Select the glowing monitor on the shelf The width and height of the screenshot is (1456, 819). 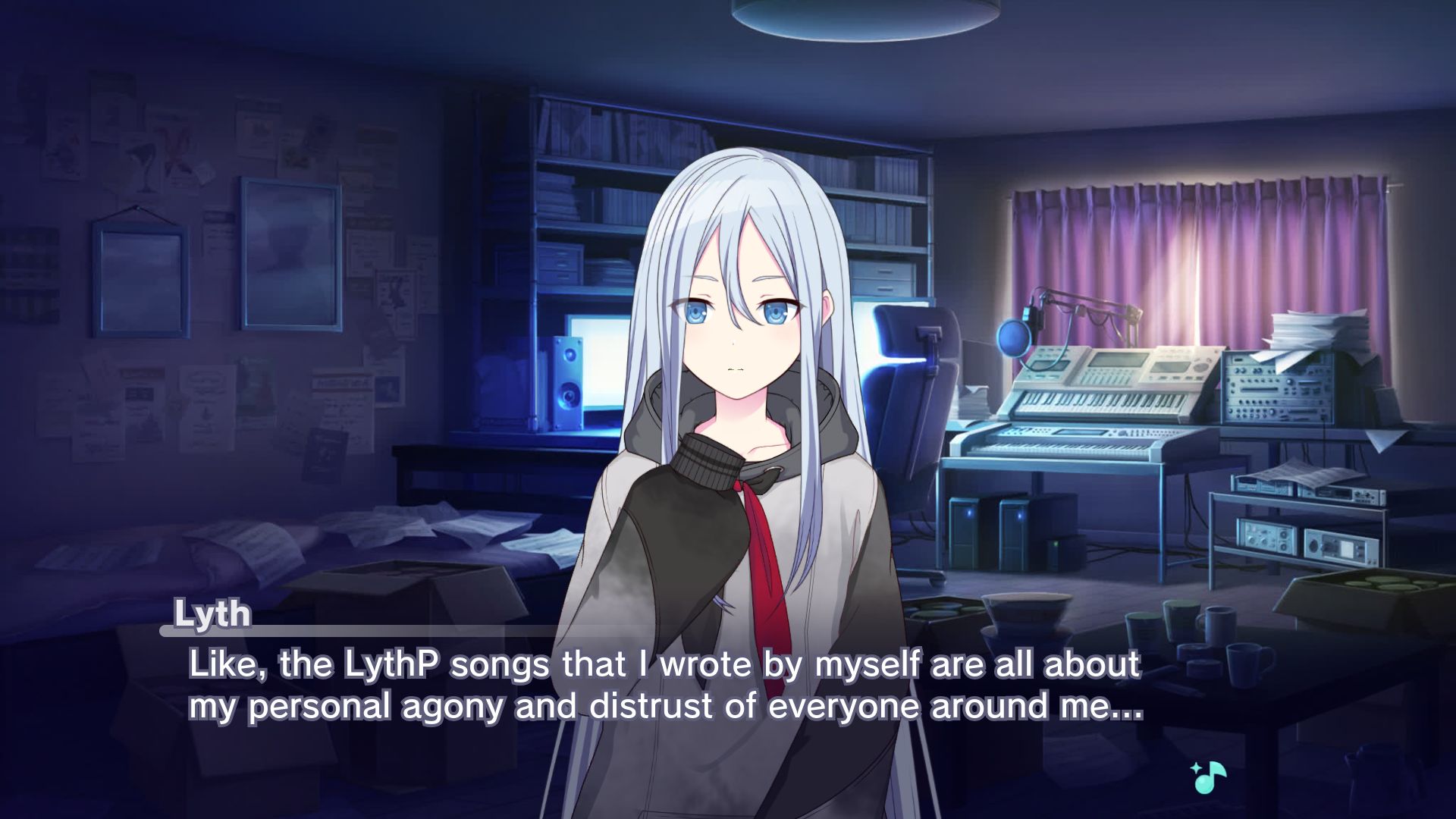pos(599,364)
